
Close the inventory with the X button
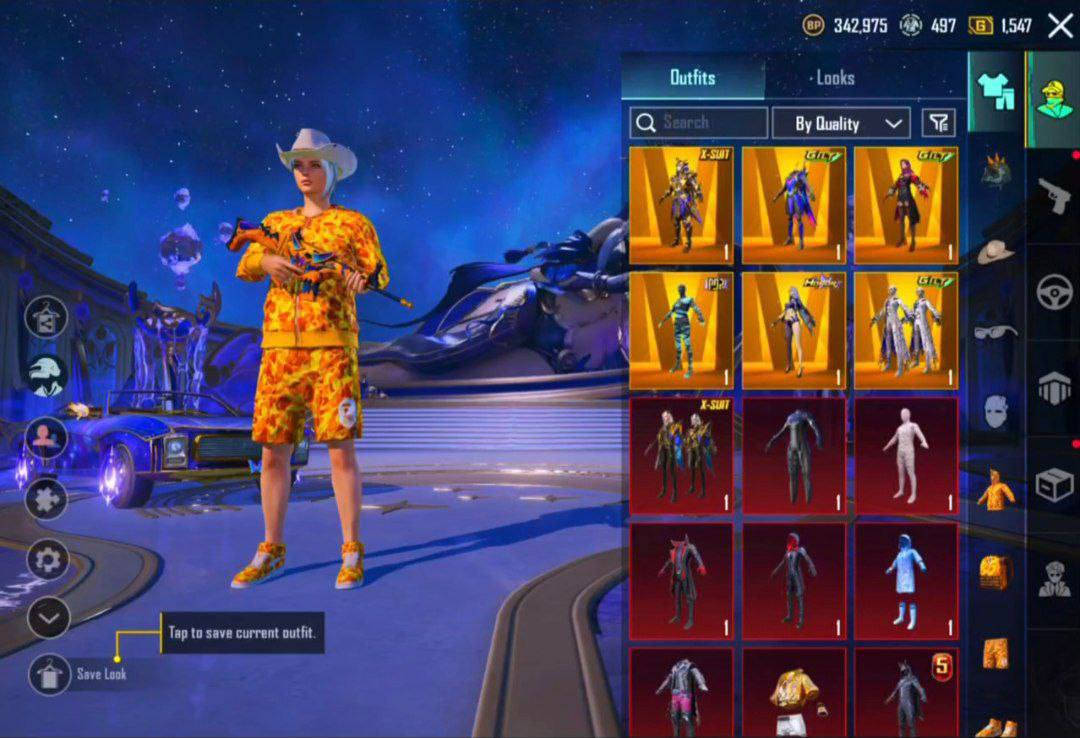pos(1060,26)
